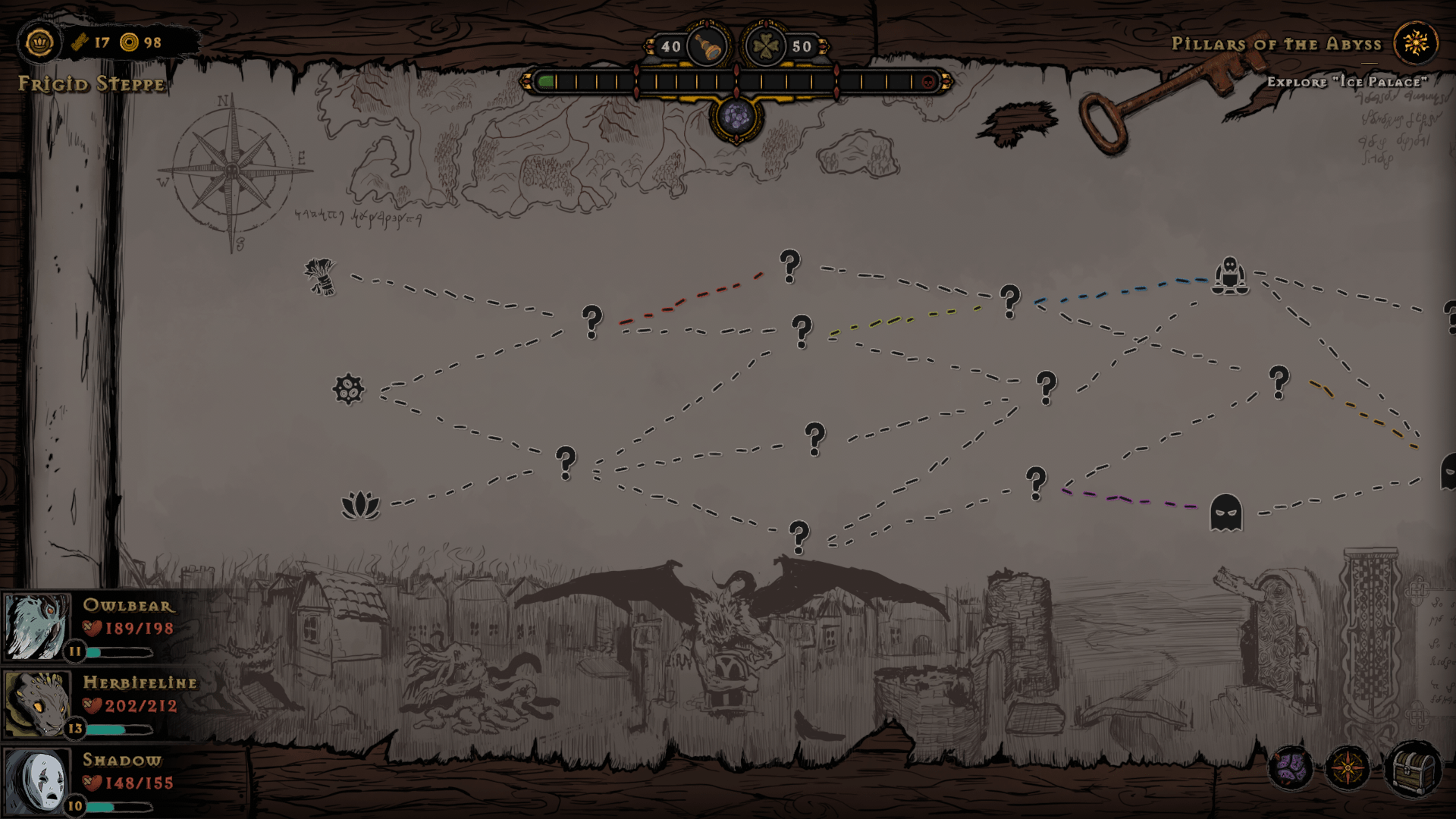The width and height of the screenshot is (1456, 819).
Task: Open the telescope/scouting icon near the progress bar
Action: coord(708,46)
